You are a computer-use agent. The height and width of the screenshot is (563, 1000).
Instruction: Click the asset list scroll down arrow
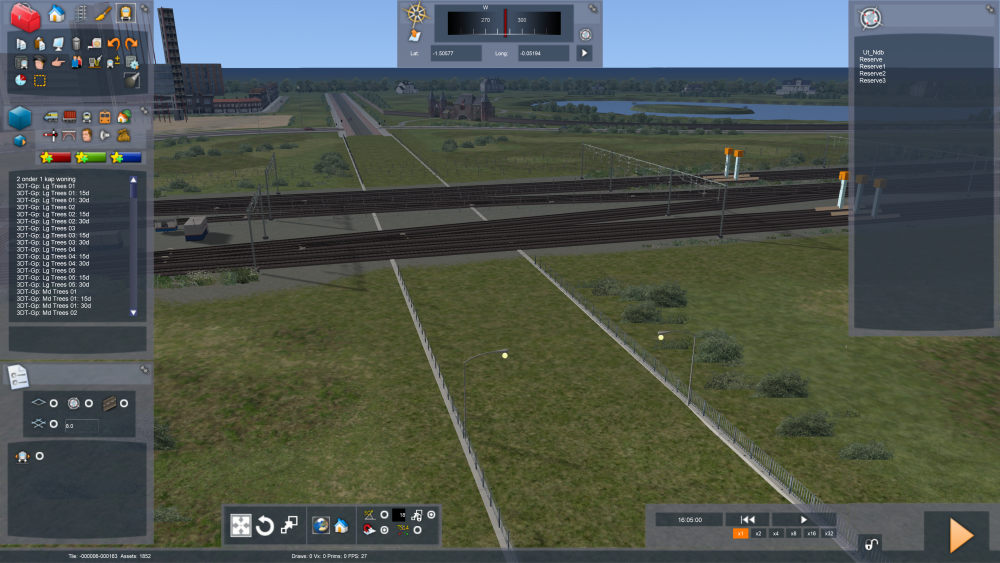pos(134,313)
